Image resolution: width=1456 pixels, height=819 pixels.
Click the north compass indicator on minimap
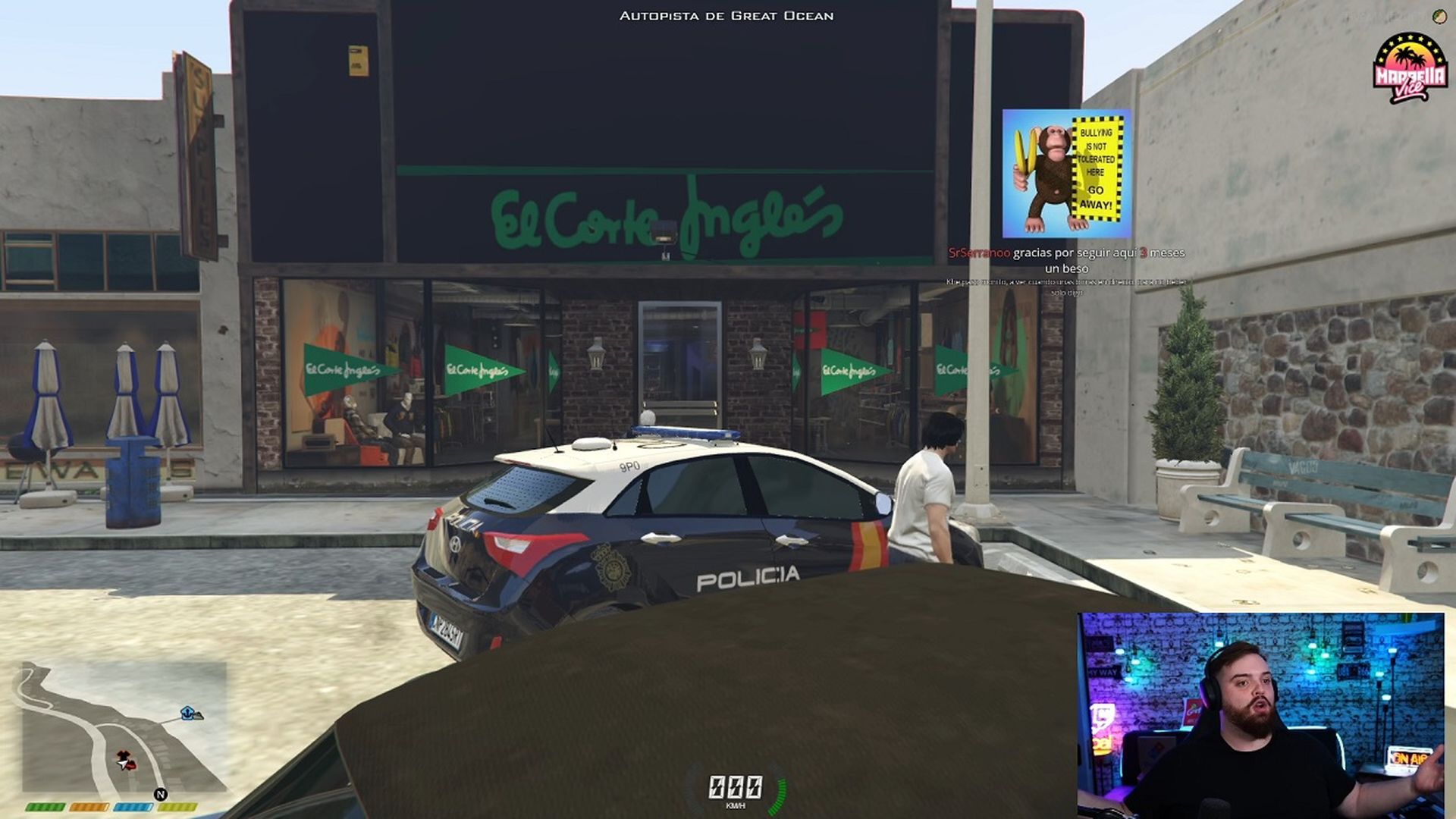[x=161, y=794]
